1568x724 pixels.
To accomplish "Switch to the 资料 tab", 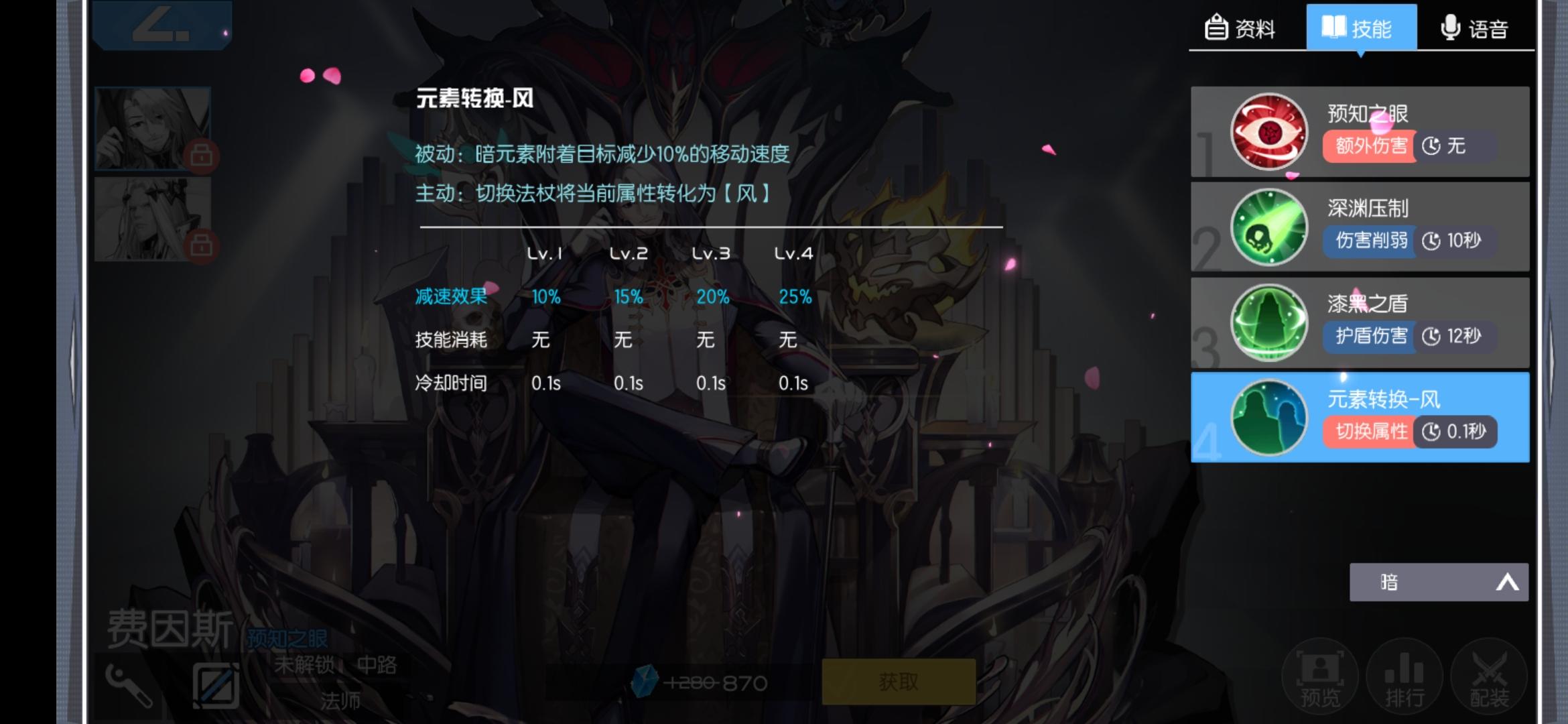I will click(1246, 27).
